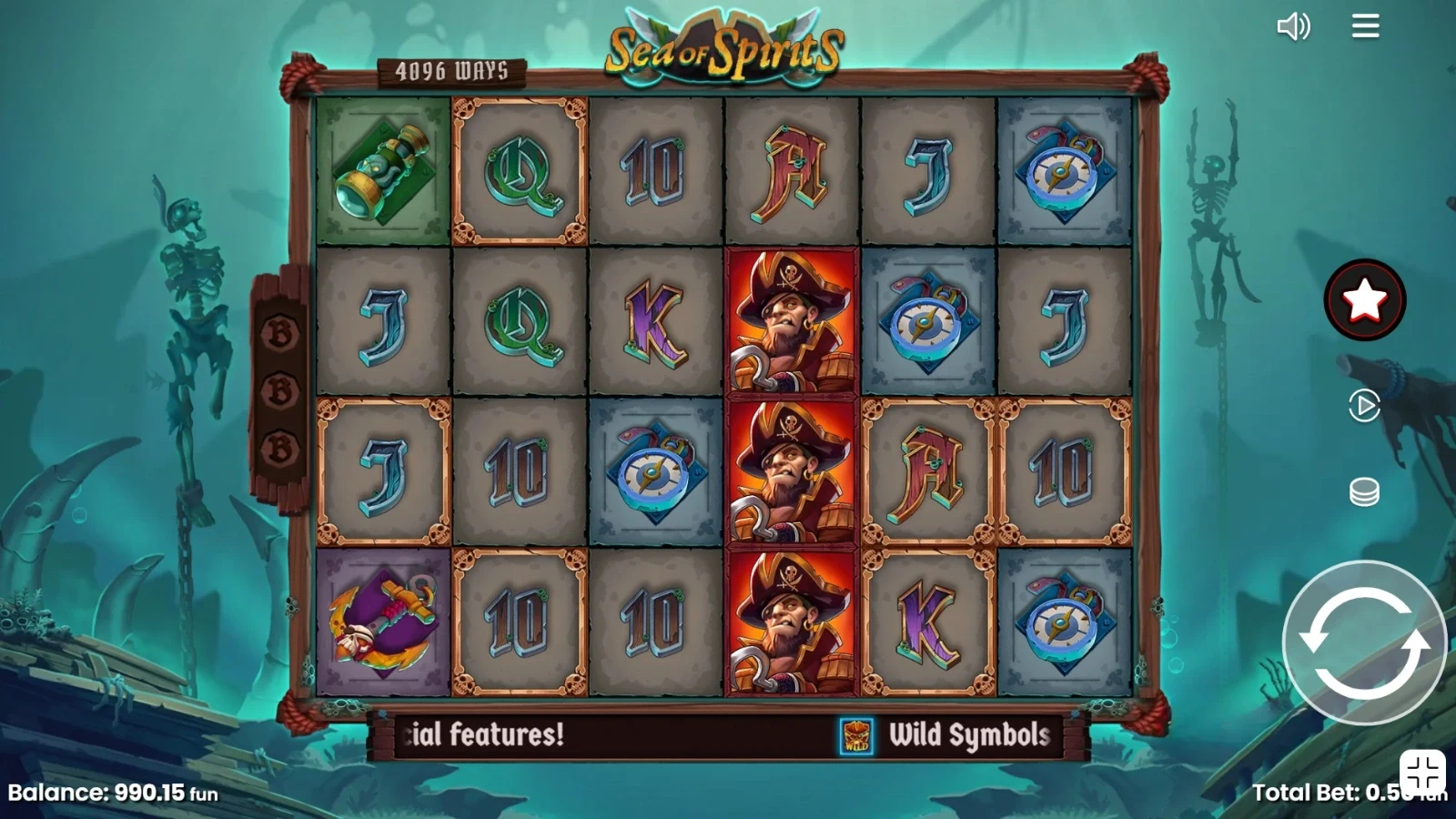This screenshot has width=1456, height=819.
Task: Click the Wild Symbols banner text
Action: click(x=967, y=735)
